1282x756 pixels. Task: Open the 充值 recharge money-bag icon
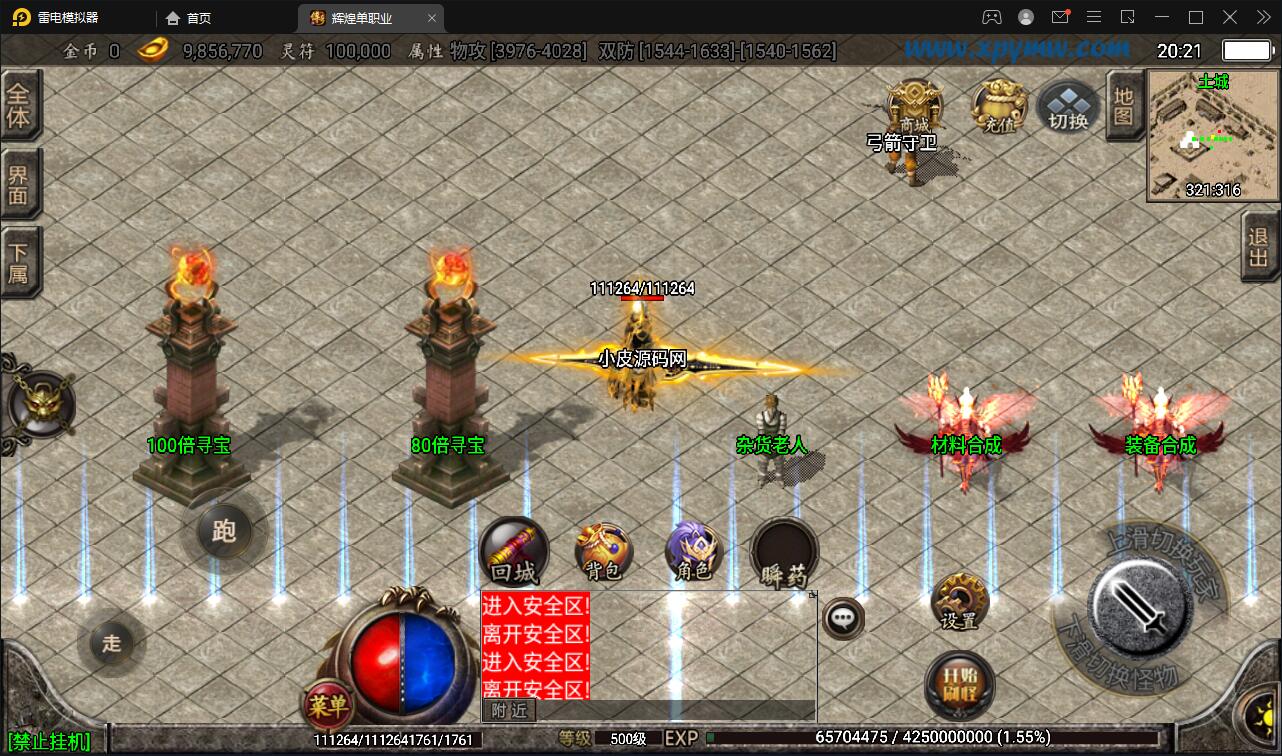point(998,103)
